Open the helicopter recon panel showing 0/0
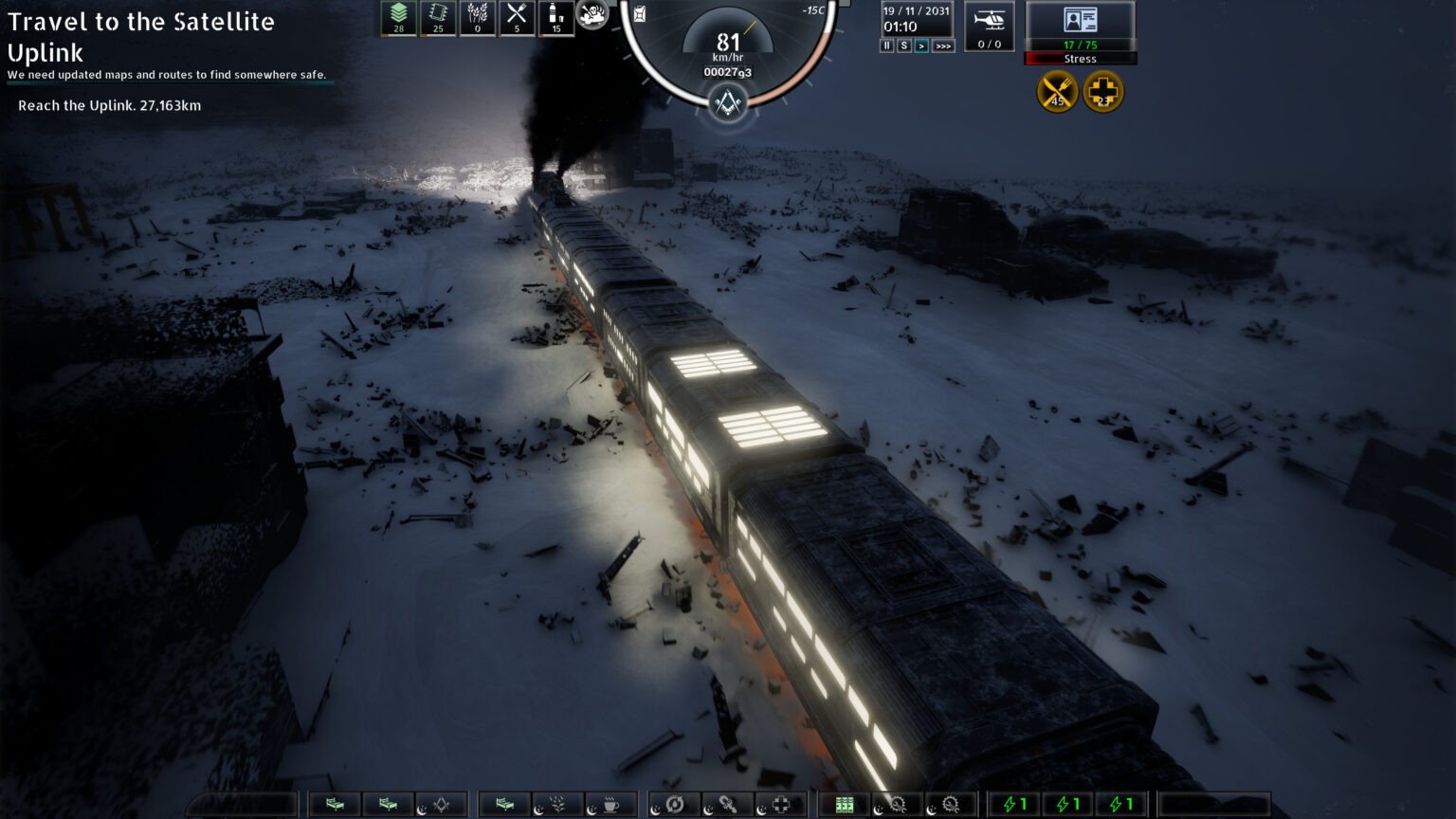 coord(990,26)
